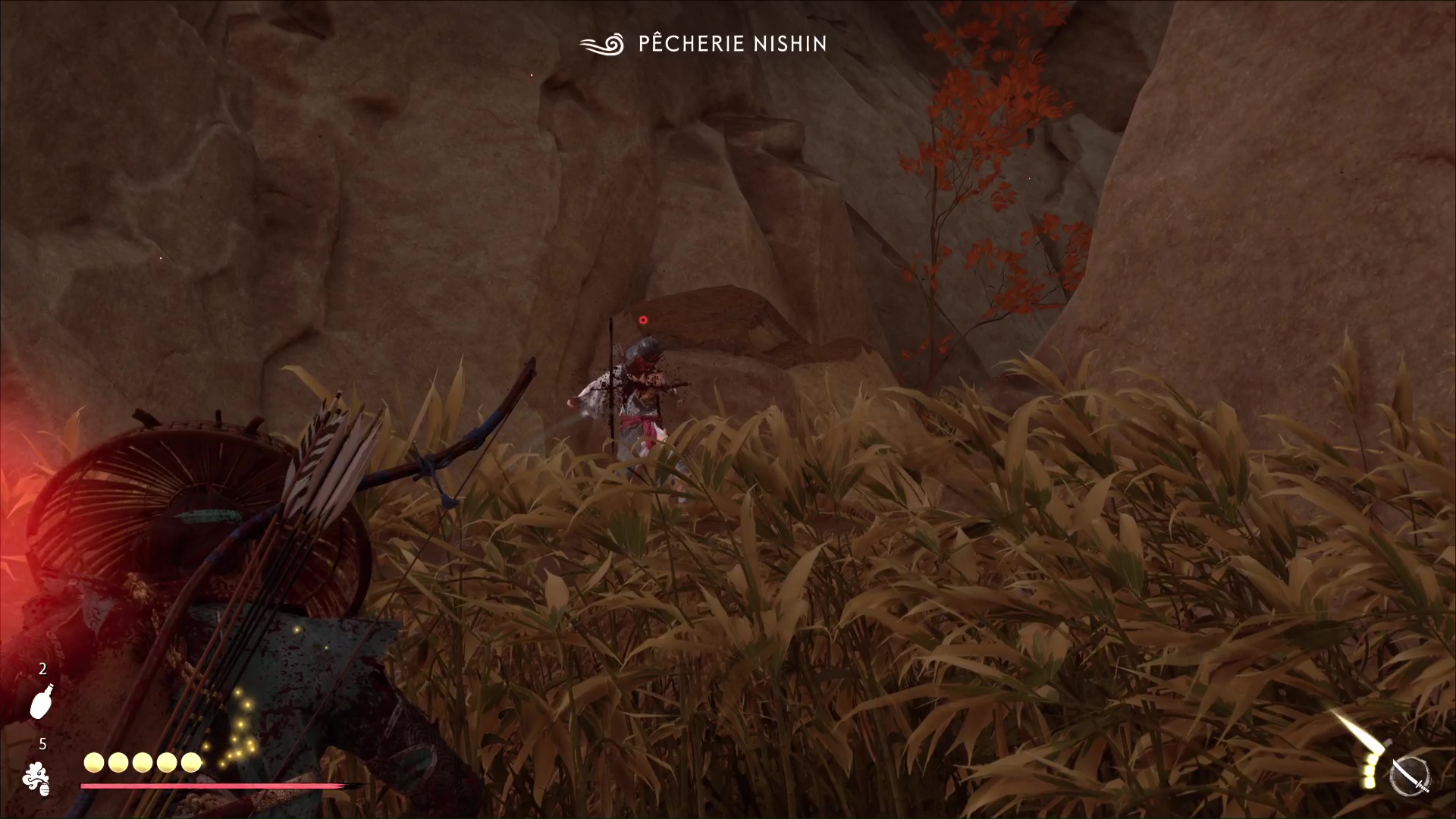Image resolution: width=1456 pixels, height=819 pixels.
Task: Click the katana weapon stance icon
Action: pyautogui.click(x=1410, y=778)
